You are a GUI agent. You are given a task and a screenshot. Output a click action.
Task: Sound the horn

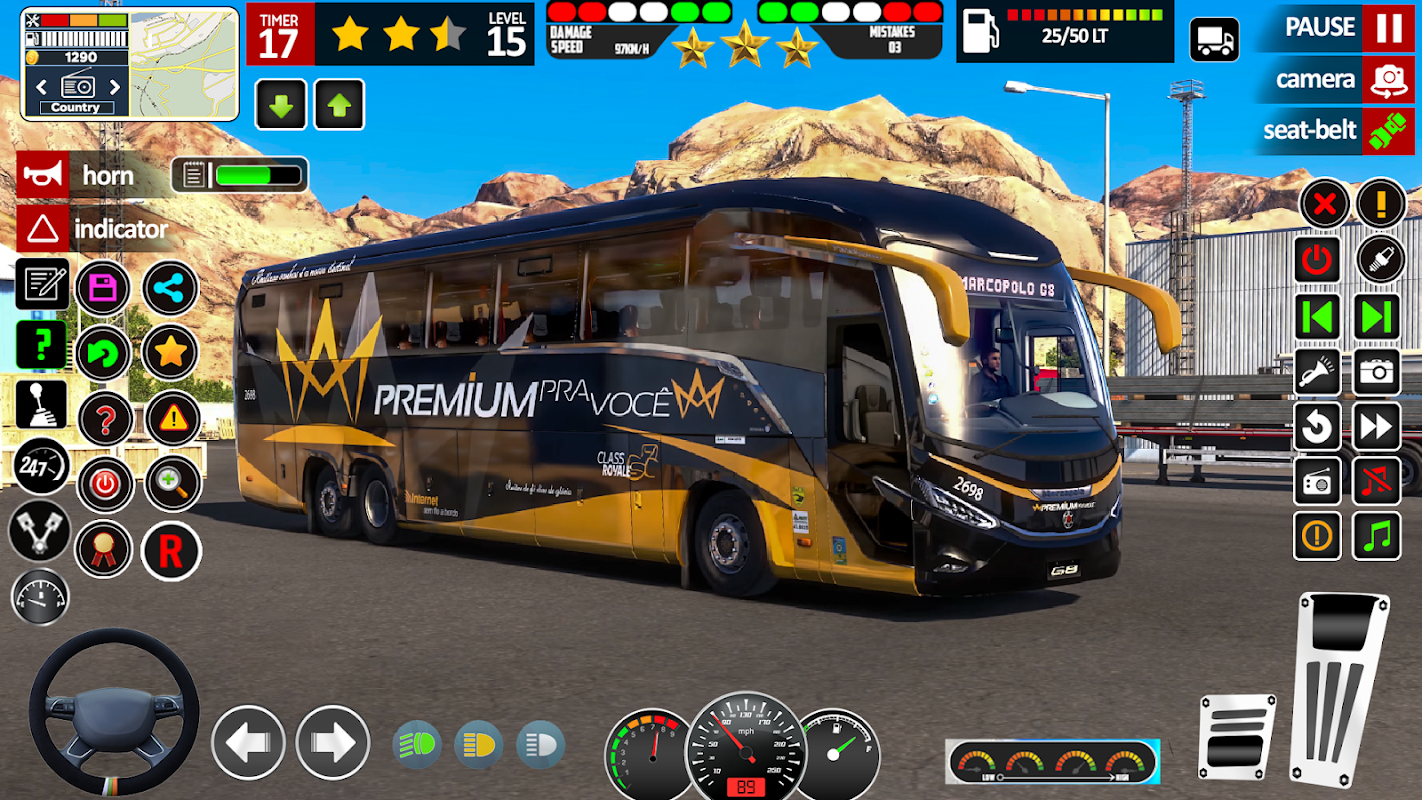coord(42,176)
